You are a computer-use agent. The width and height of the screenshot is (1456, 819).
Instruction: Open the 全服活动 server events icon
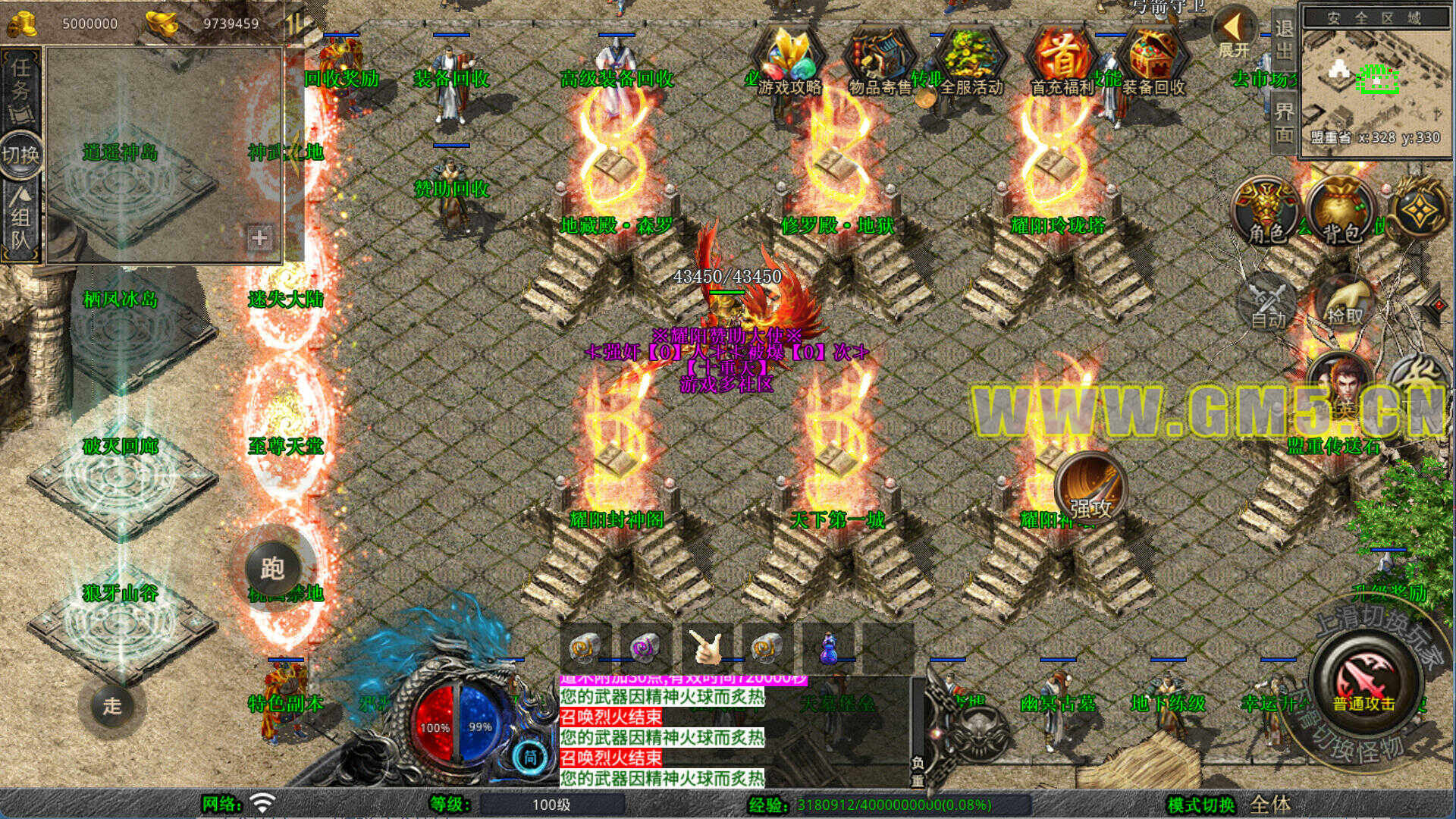971,59
